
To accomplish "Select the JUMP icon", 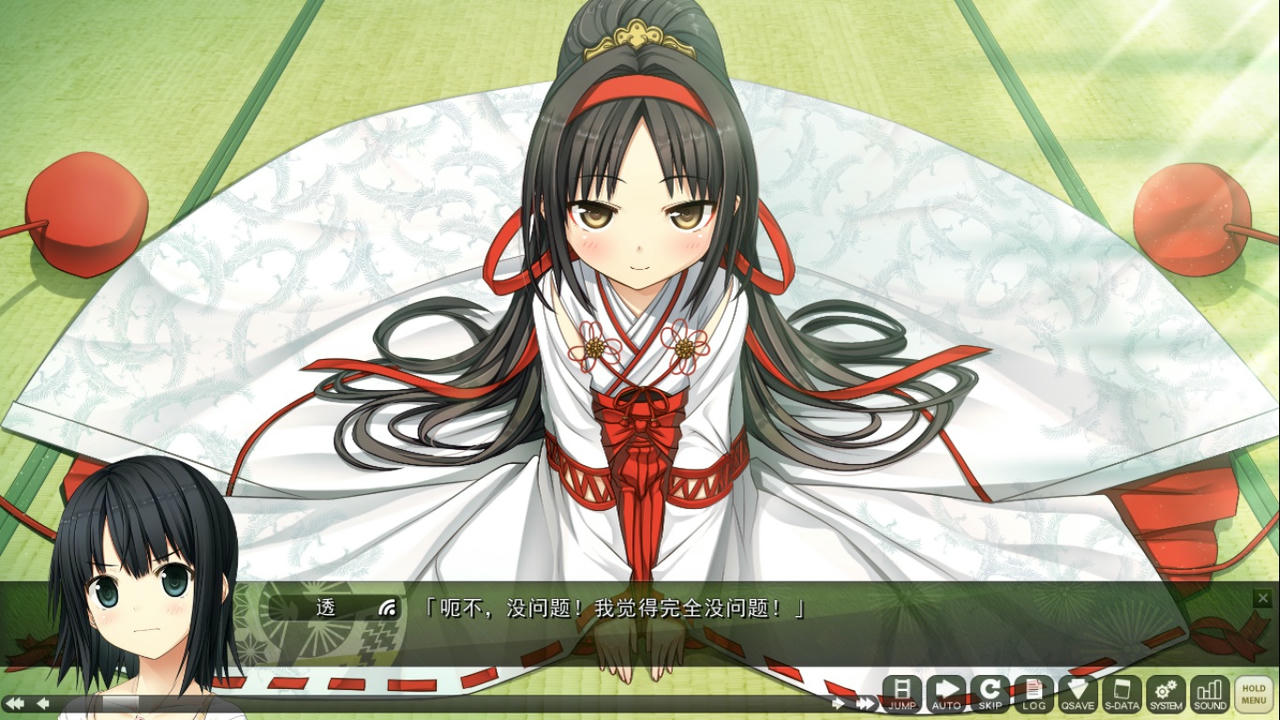I will click(900, 695).
